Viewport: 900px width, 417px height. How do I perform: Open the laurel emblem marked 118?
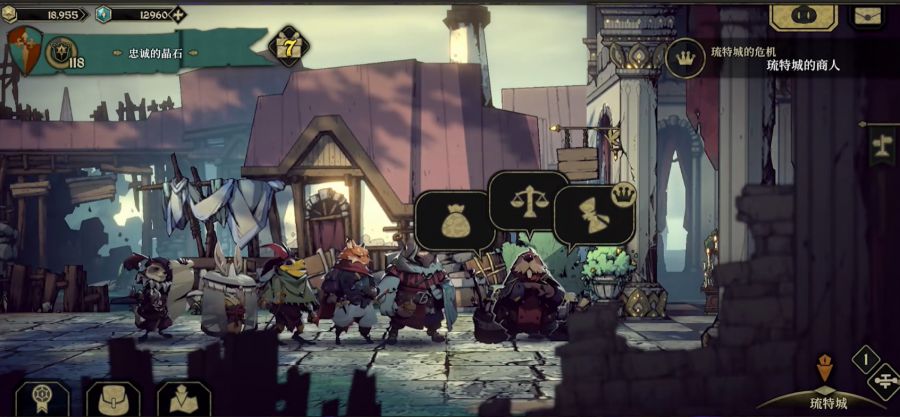click(x=63, y=52)
